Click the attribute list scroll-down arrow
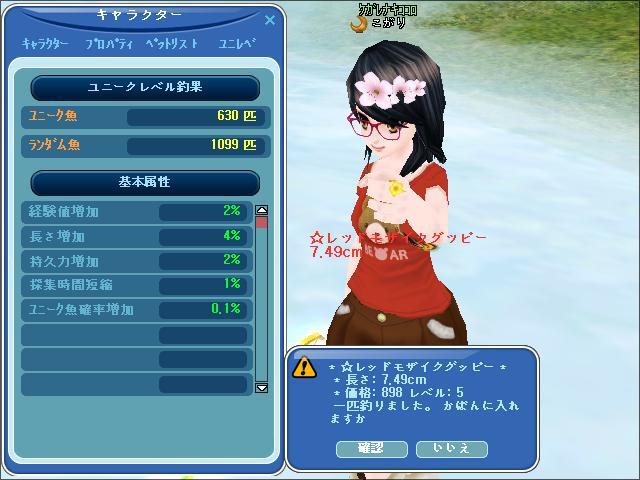The width and height of the screenshot is (640, 480). 262,387
